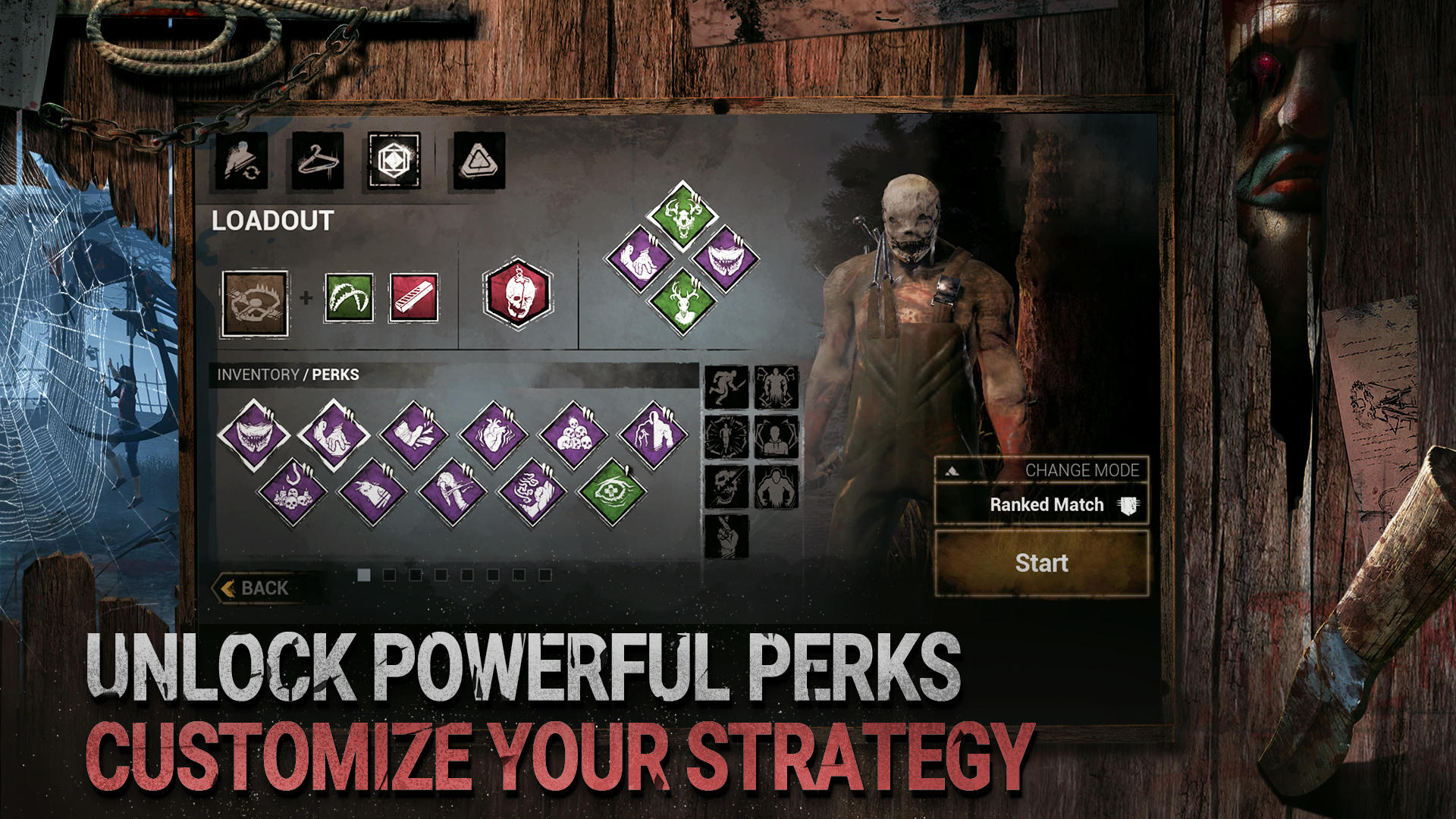Select the triangle offering tab icon
Image resolution: width=1456 pixels, height=819 pixels.
(478, 163)
